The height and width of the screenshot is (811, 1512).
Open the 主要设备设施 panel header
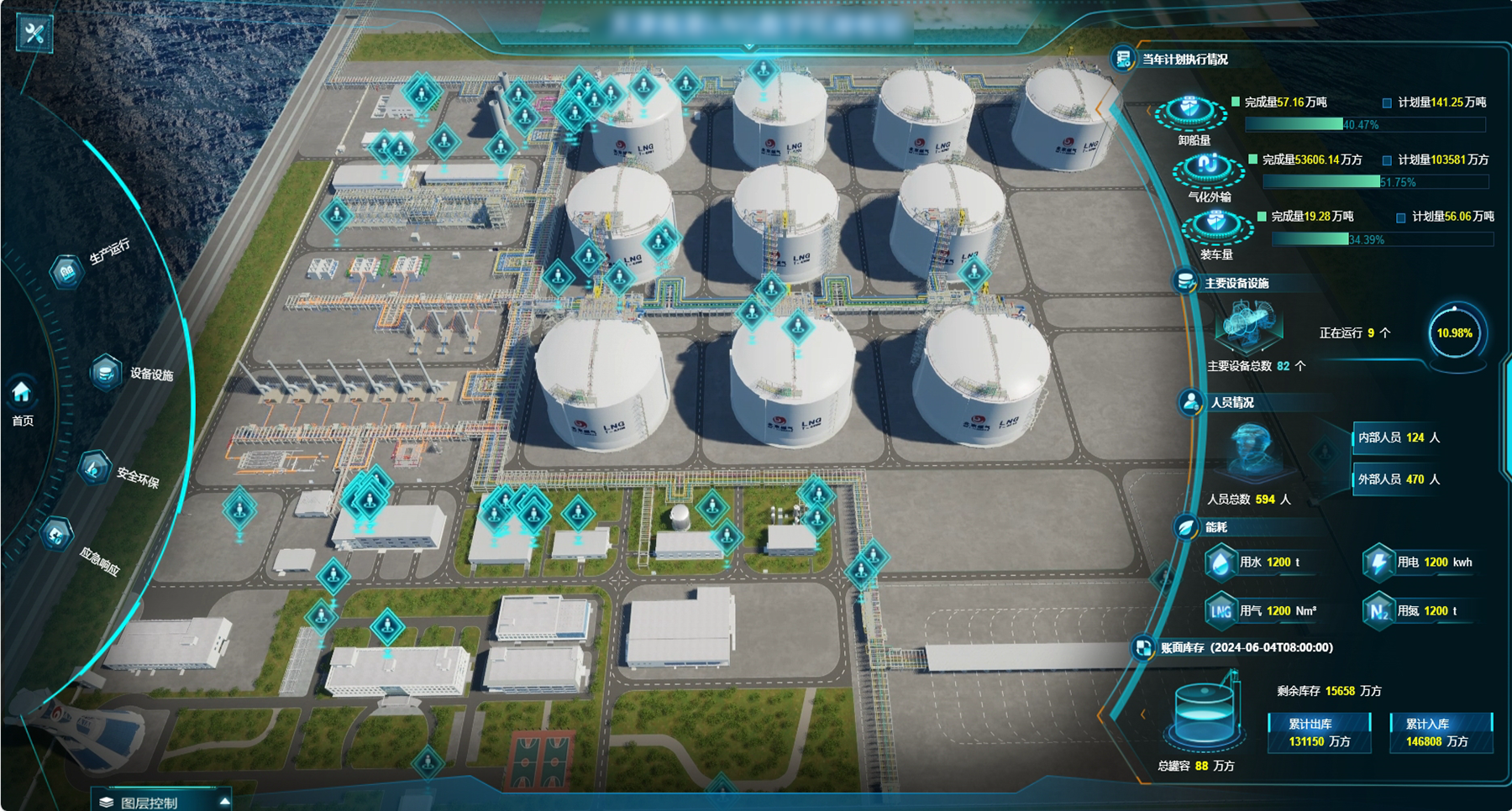click(x=1236, y=284)
